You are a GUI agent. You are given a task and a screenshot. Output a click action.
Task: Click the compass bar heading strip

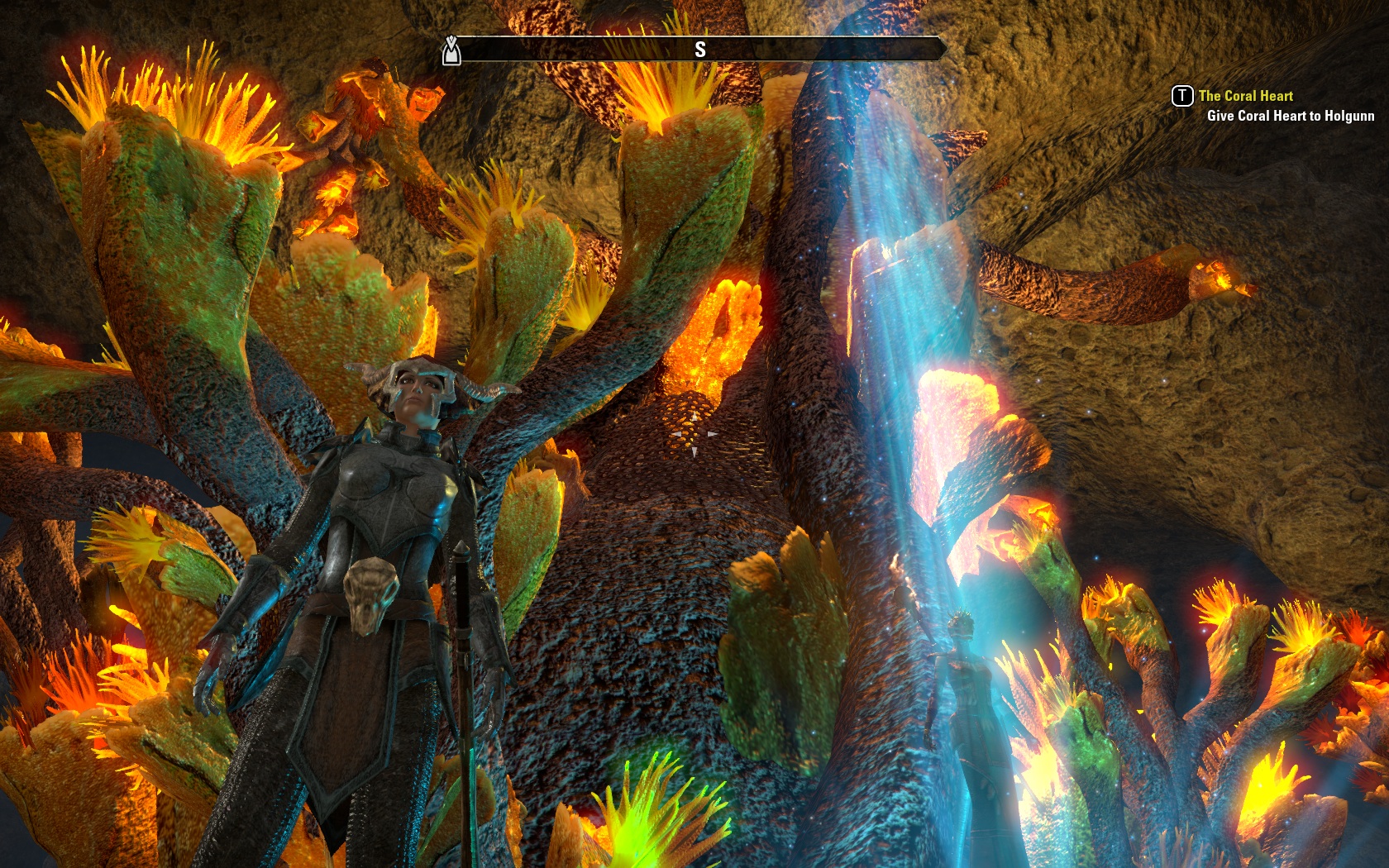point(699,50)
